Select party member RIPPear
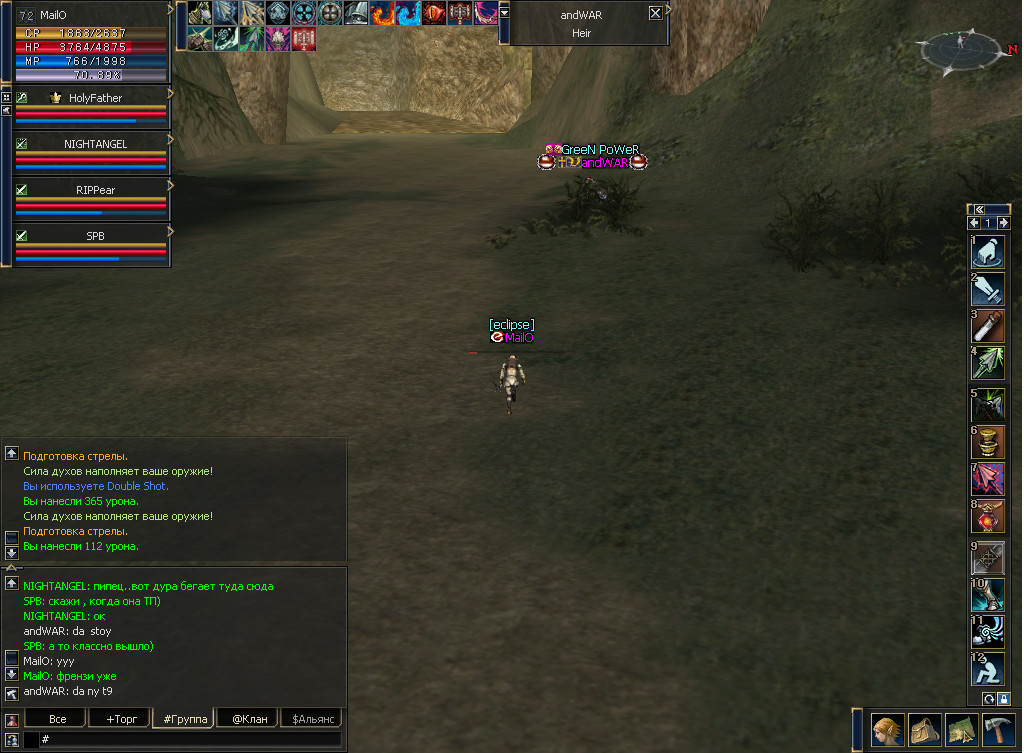Screen dimensions: 1024x753 95,189
